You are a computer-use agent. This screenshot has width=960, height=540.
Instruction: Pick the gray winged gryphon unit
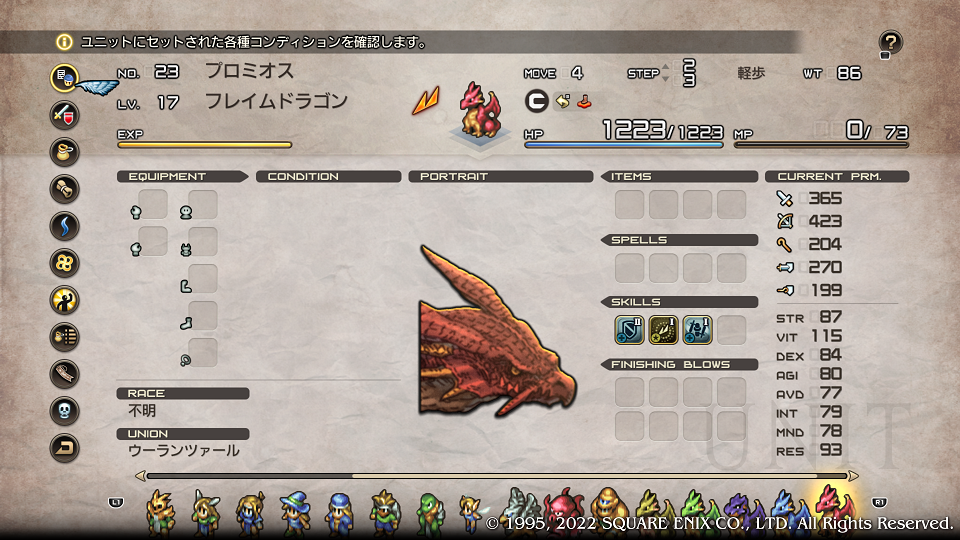521,508
